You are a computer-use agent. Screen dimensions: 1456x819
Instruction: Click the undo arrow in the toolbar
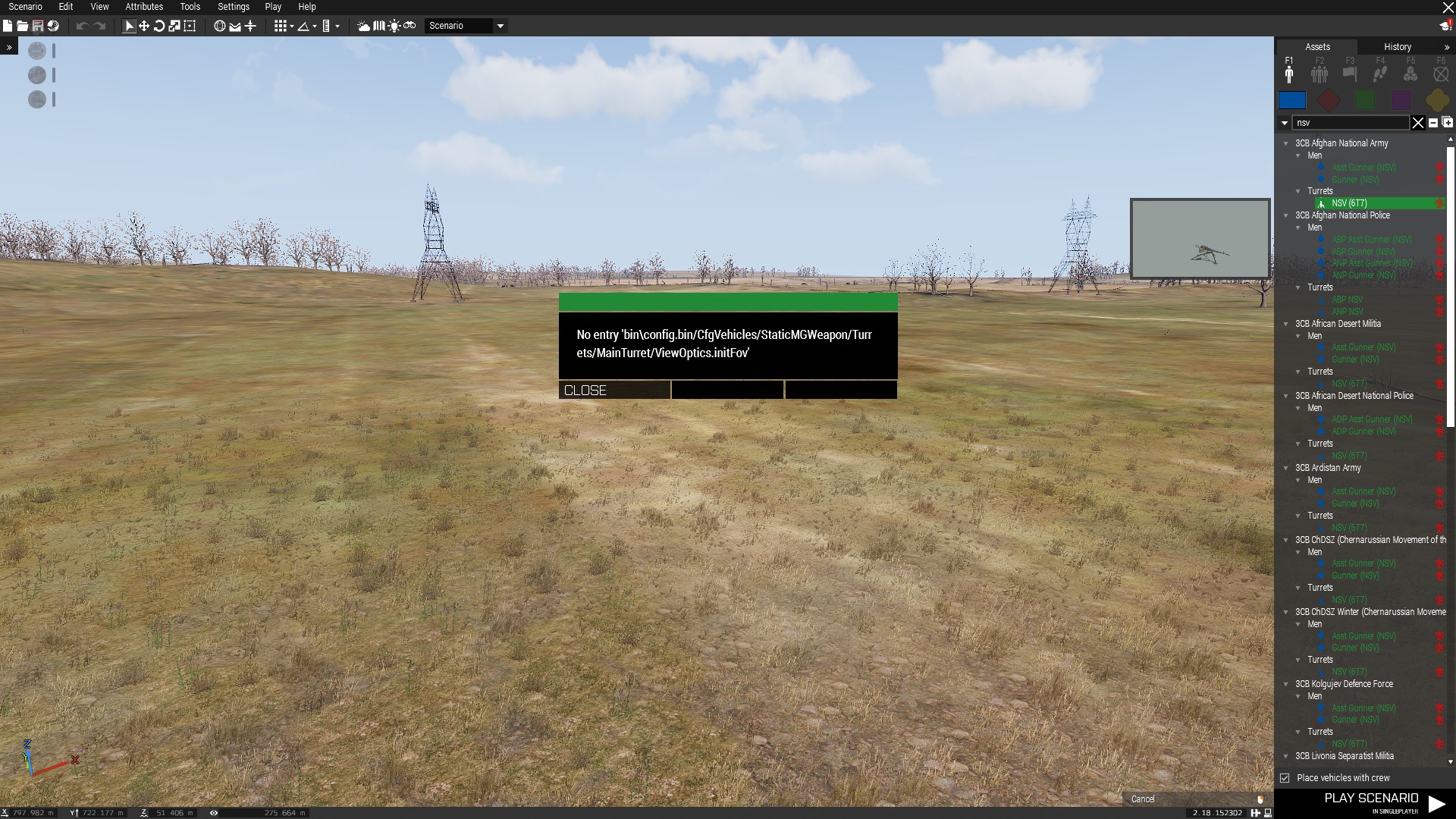(82, 26)
